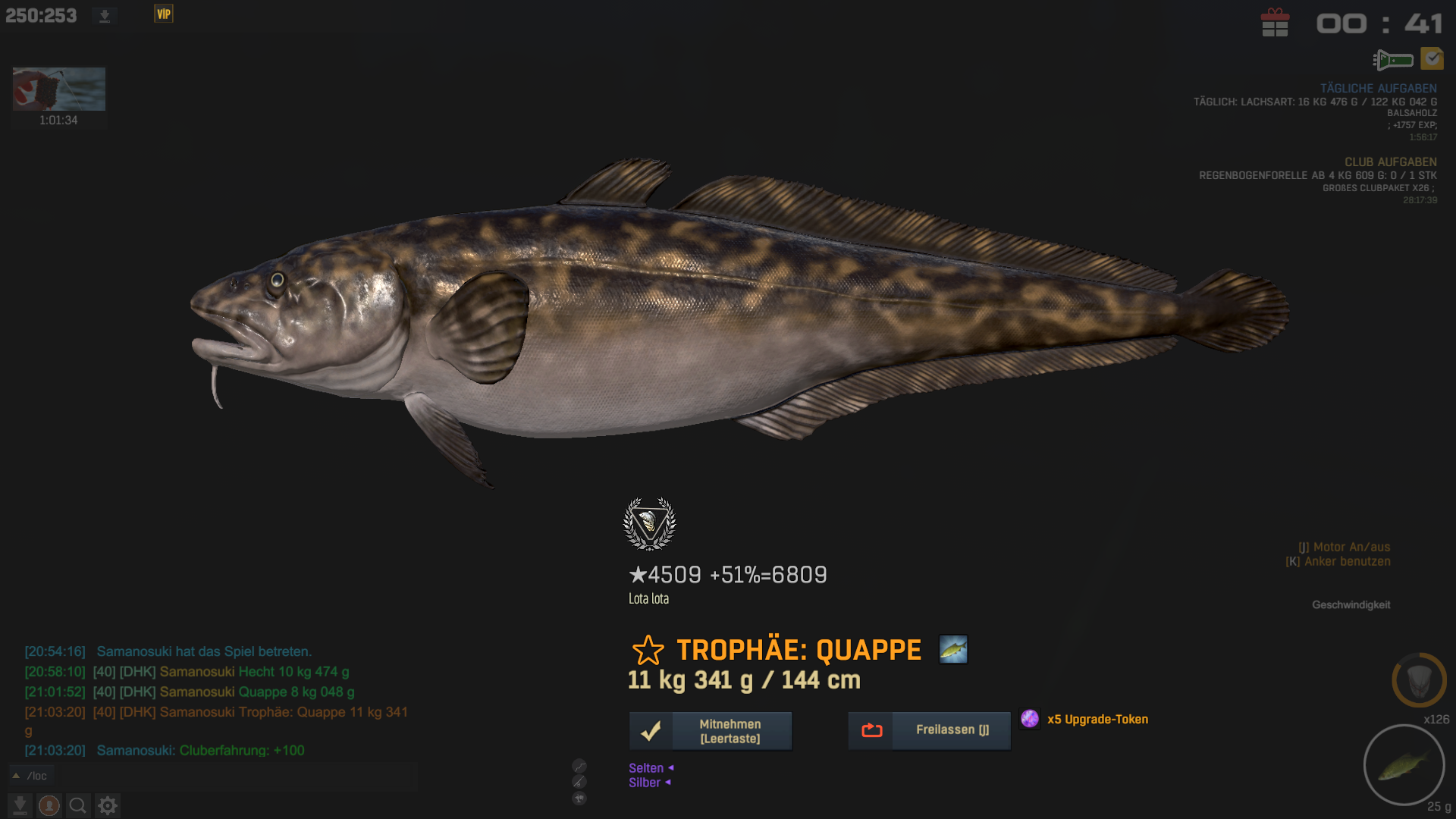
Task: Click the fish picture icon beside Trophäe: Quappe
Action: [x=953, y=650]
